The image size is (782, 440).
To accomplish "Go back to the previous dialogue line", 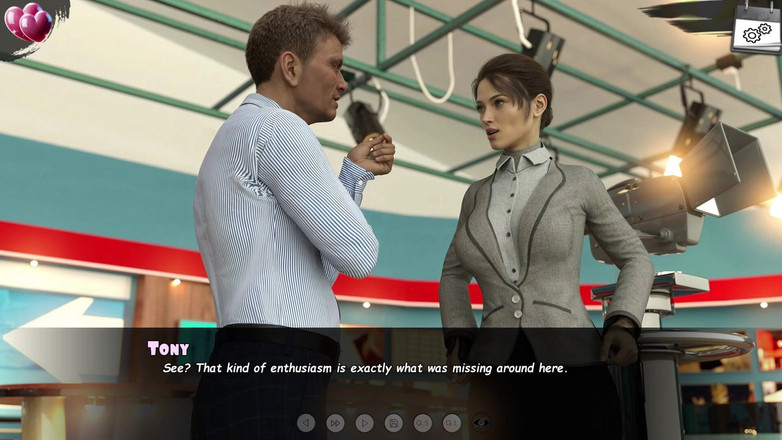I will tap(306, 423).
